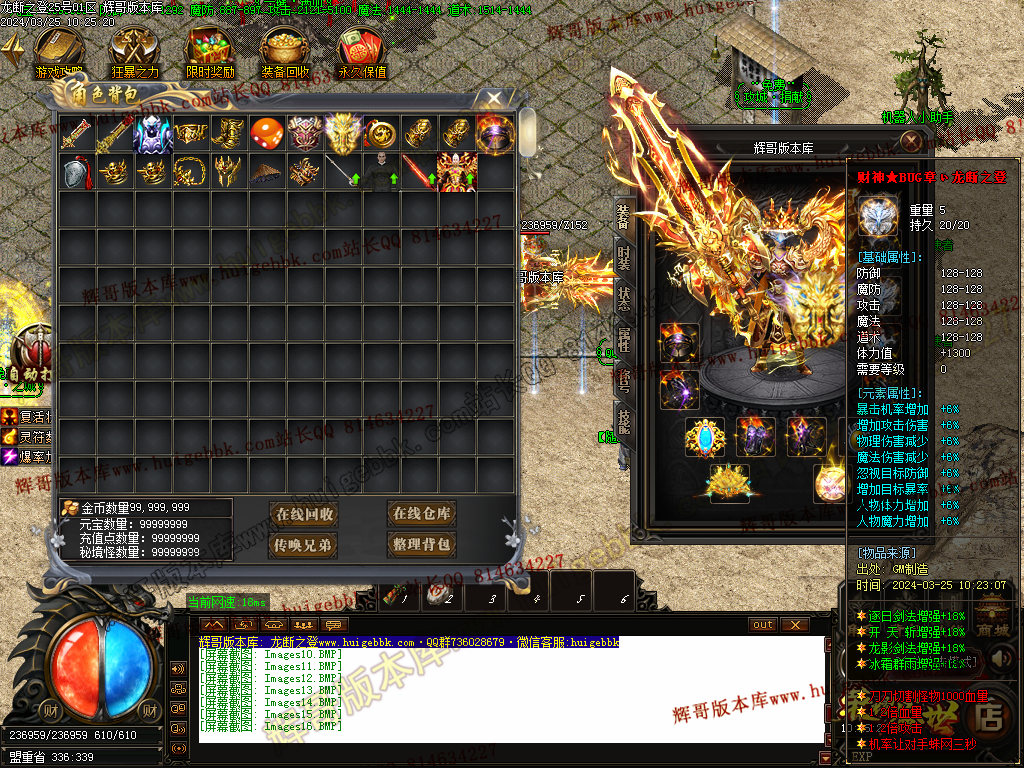Open the 永久保值 red envelope icon
Viewport: 1024px width, 768px height.
(x=362, y=52)
